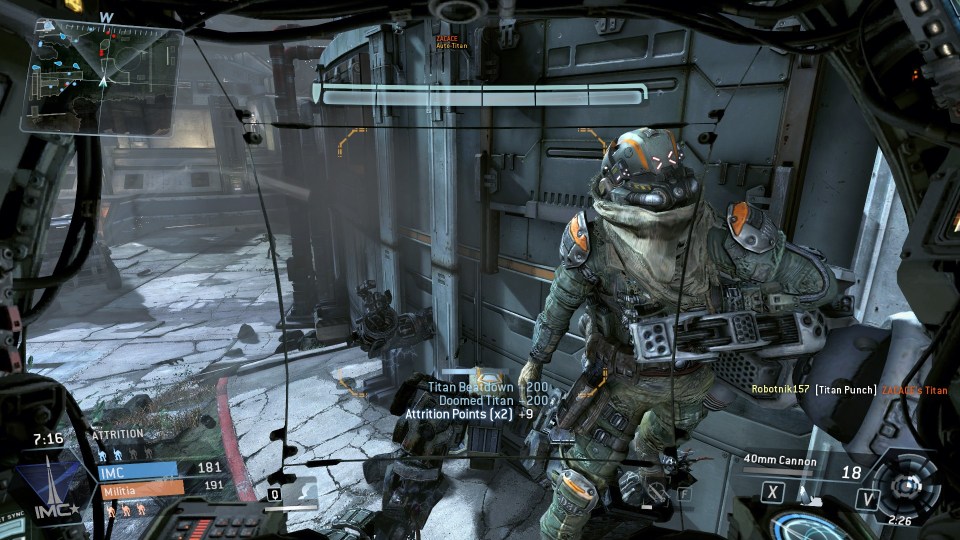The width and height of the screenshot is (960, 540).
Task: Activate the titan core ability icon
Action: [x=906, y=487]
